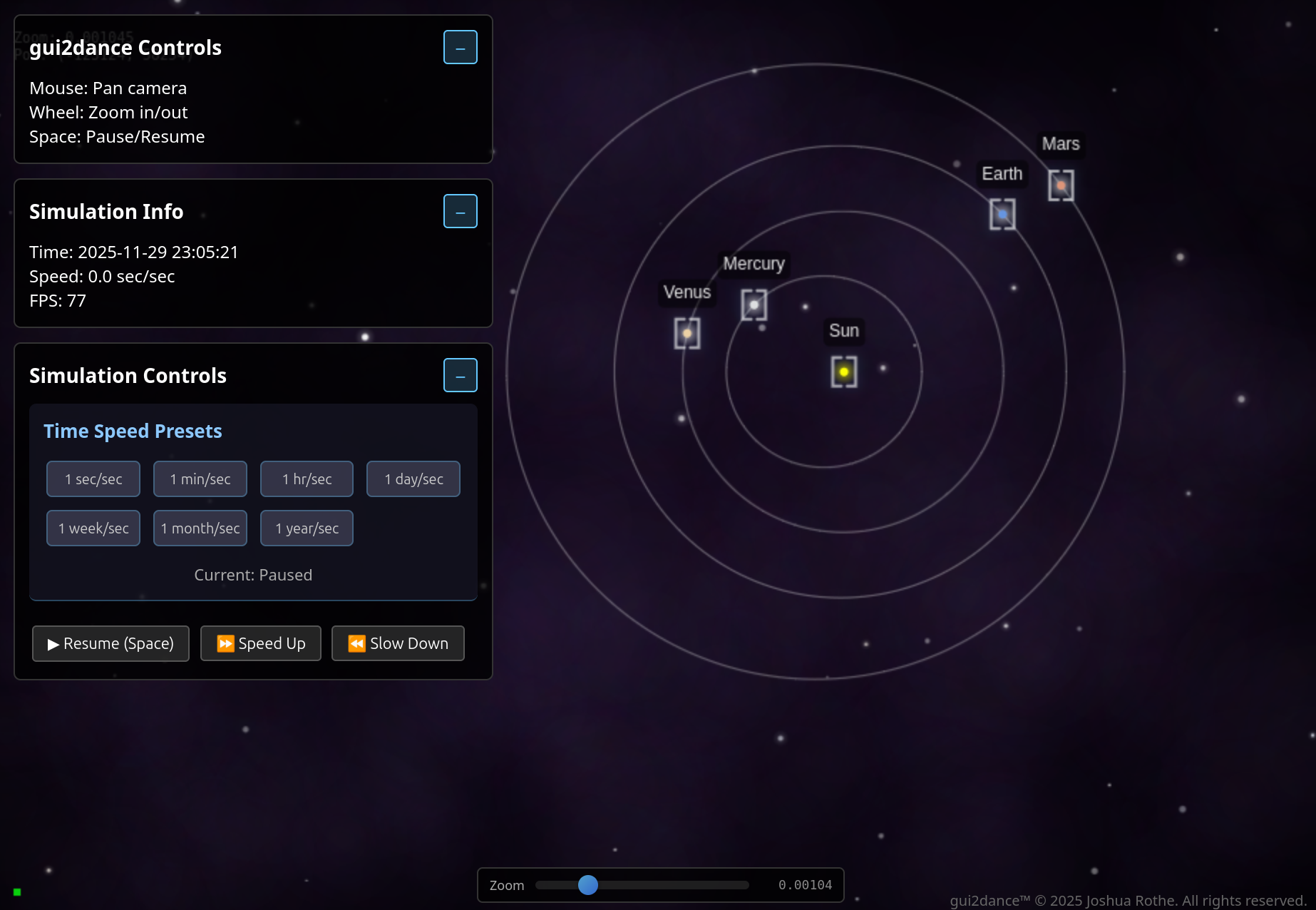Switch speed to 1 week/sec
1316x910 pixels.
(x=93, y=528)
